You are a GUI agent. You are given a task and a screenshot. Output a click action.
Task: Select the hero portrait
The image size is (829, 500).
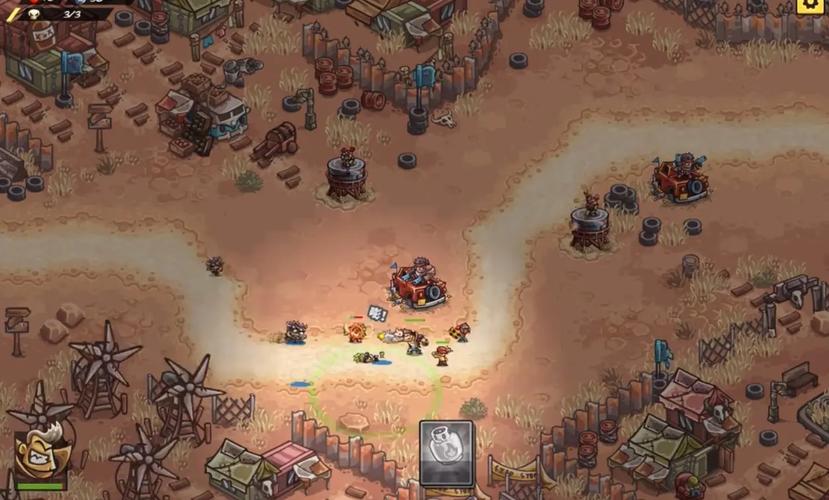coord(40,456)
